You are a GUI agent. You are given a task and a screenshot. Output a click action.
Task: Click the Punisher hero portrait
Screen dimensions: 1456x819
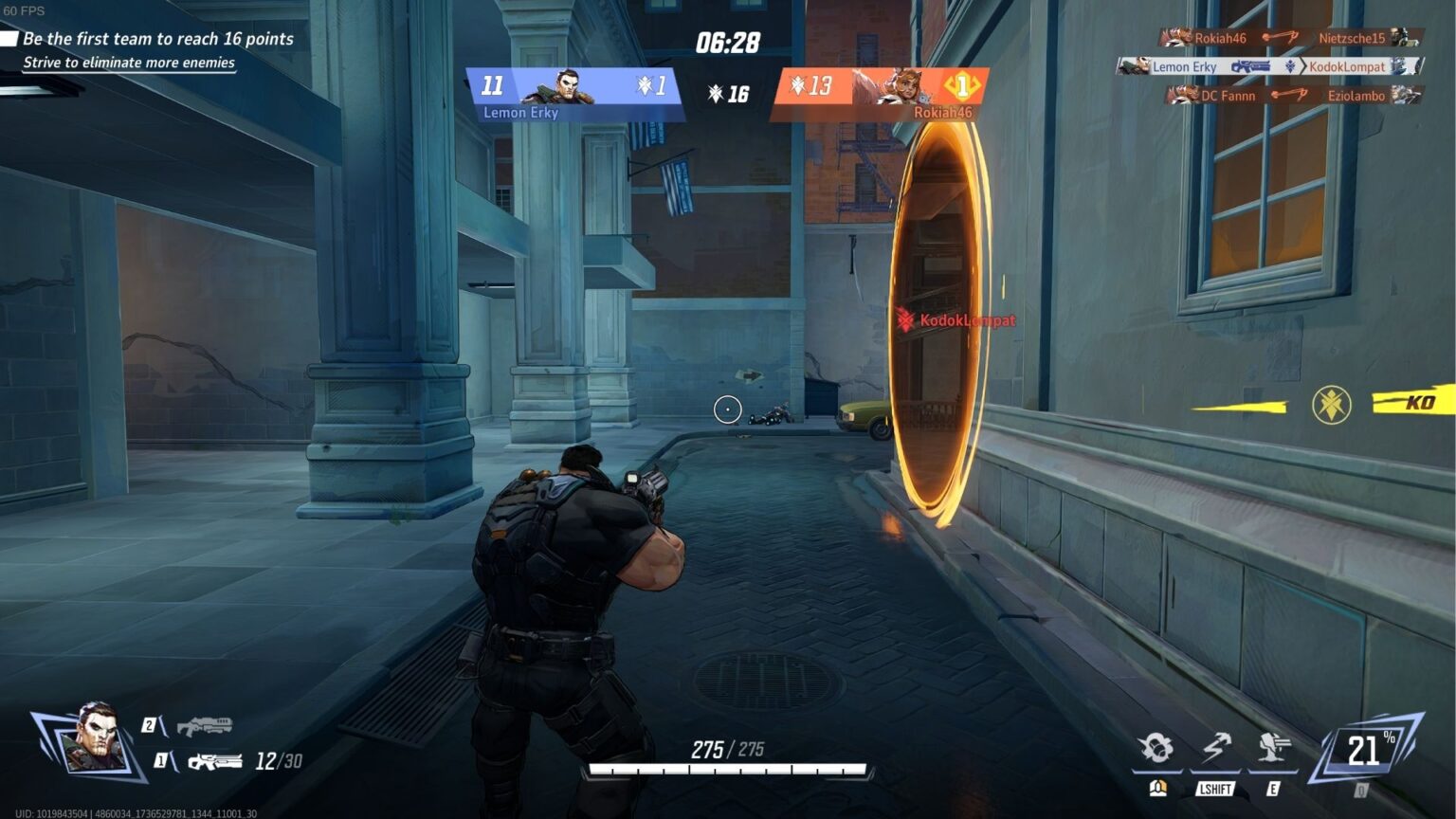click(93, 739)
